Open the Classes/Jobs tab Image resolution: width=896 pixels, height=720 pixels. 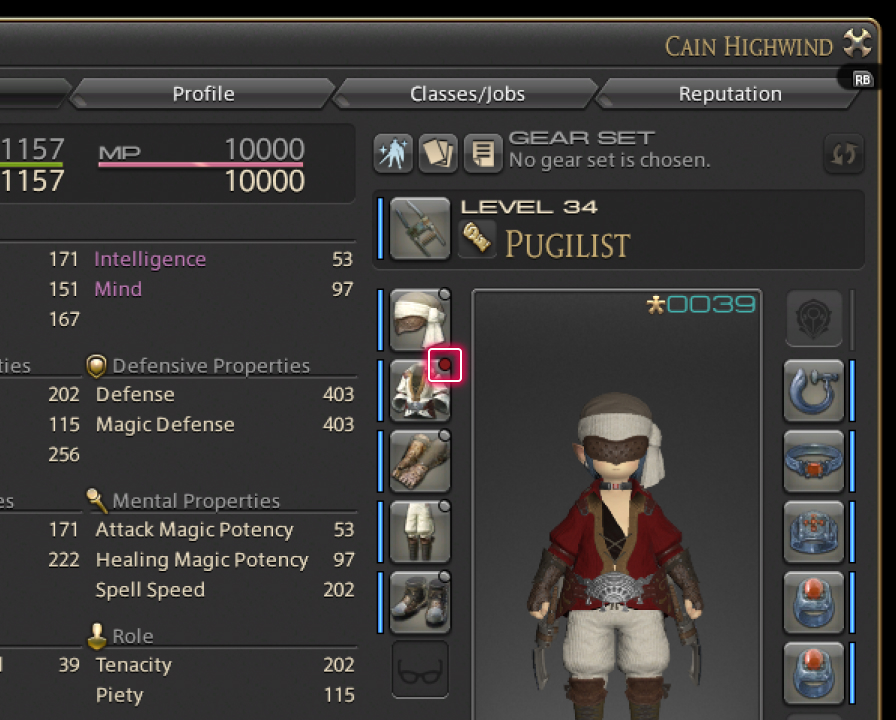[x=467, y=94]
